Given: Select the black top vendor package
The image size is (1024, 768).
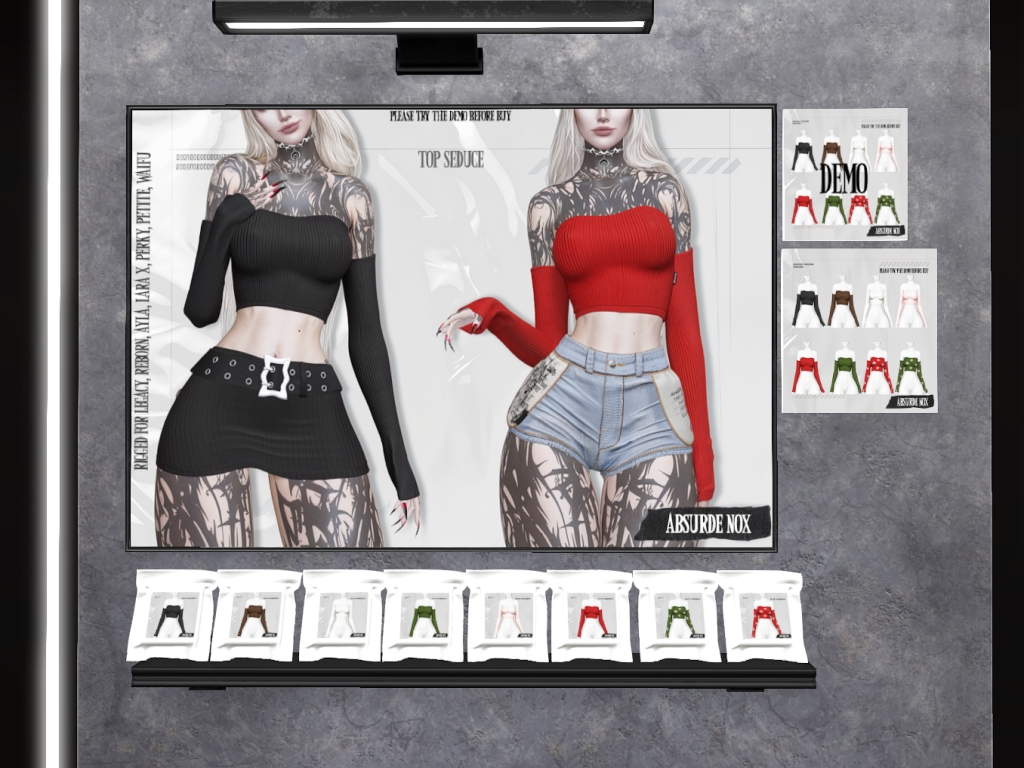Looking at the screenshot, I should point(171,617).
